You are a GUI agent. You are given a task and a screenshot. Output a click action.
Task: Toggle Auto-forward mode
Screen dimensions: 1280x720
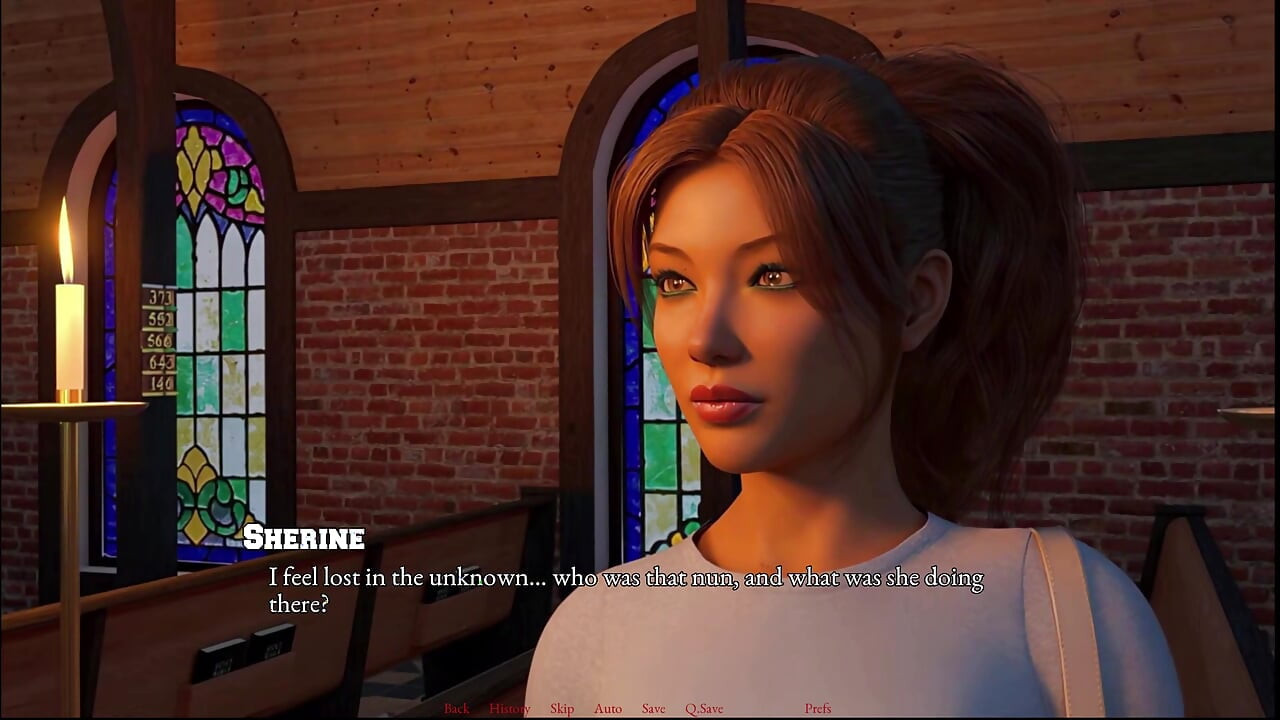click(x=607, y=708)
